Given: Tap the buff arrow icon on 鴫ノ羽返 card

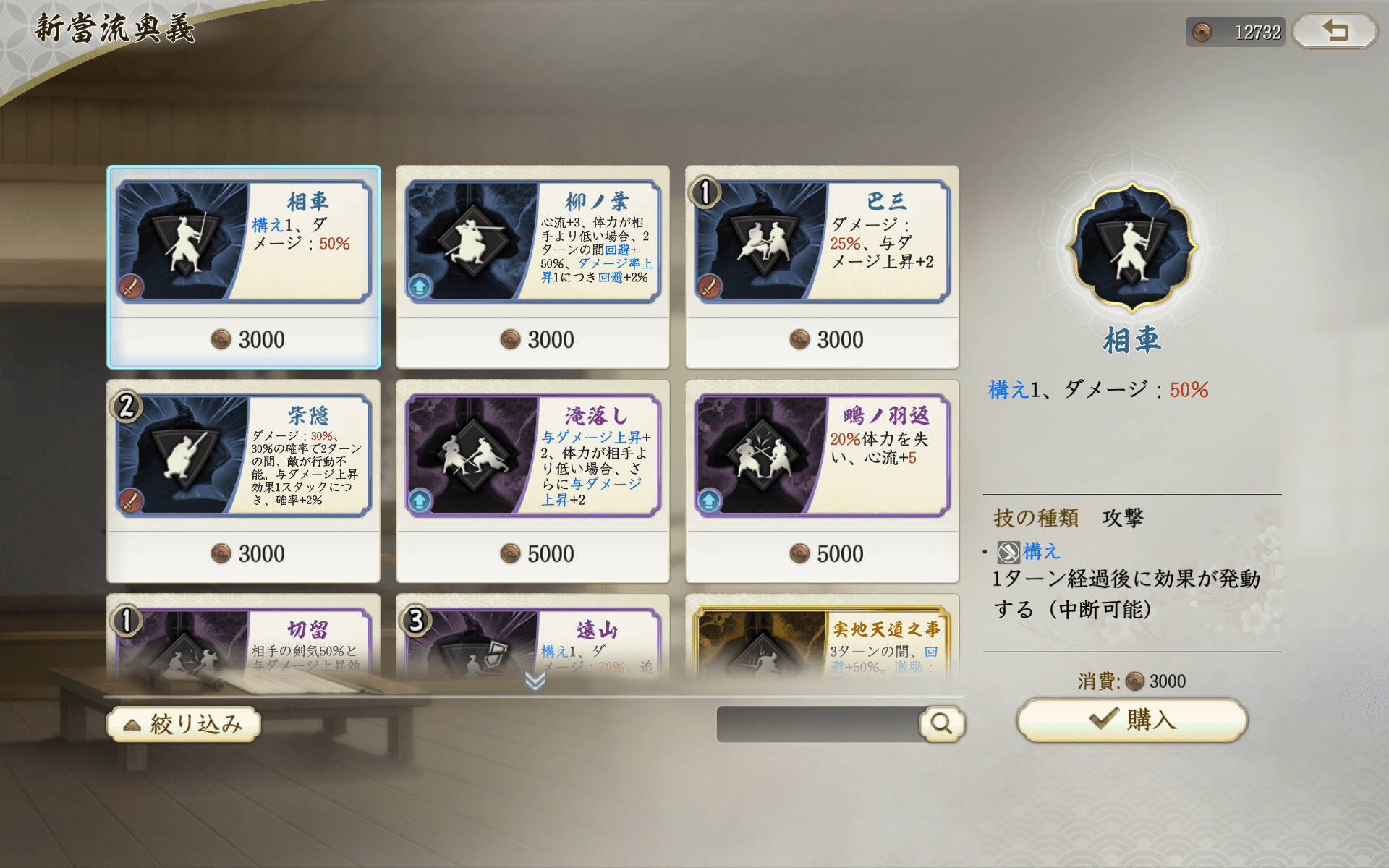Looking at the screenshot, I should [710, 501].
